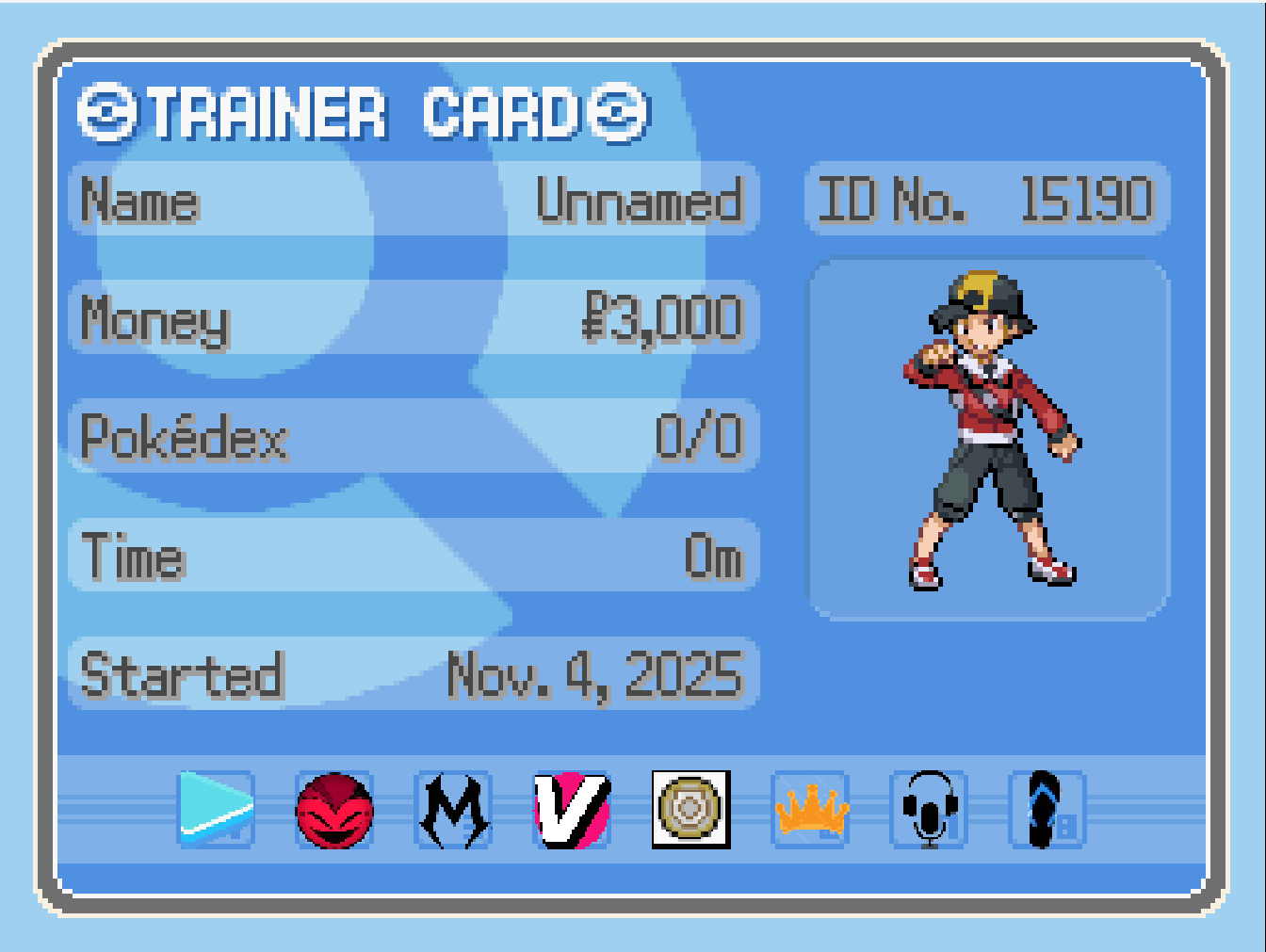Select the cyan play-triangle badge

[x=216, y=809]
